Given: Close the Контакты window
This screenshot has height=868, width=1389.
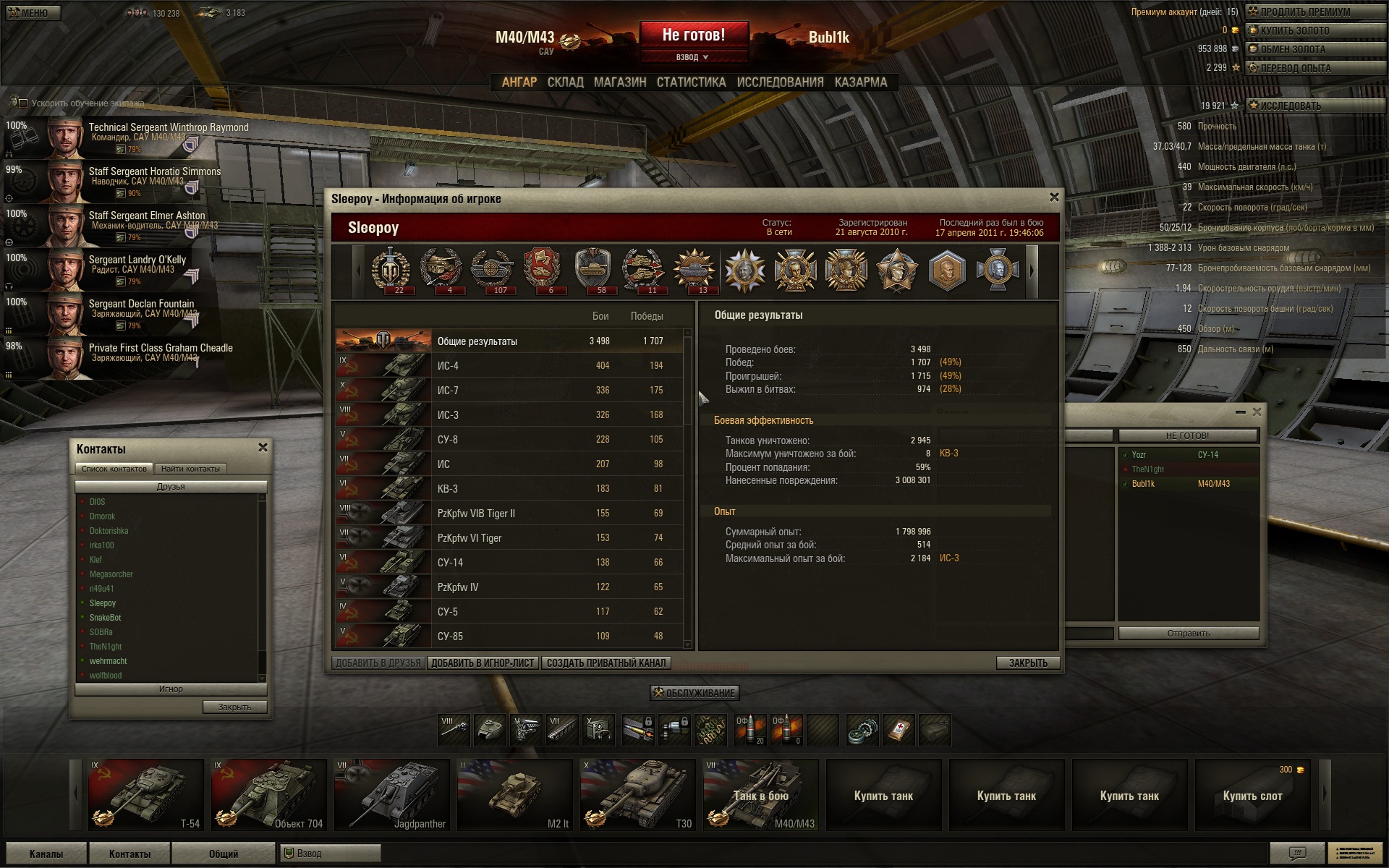Looking at the screenshot, I should pos(263,448).
